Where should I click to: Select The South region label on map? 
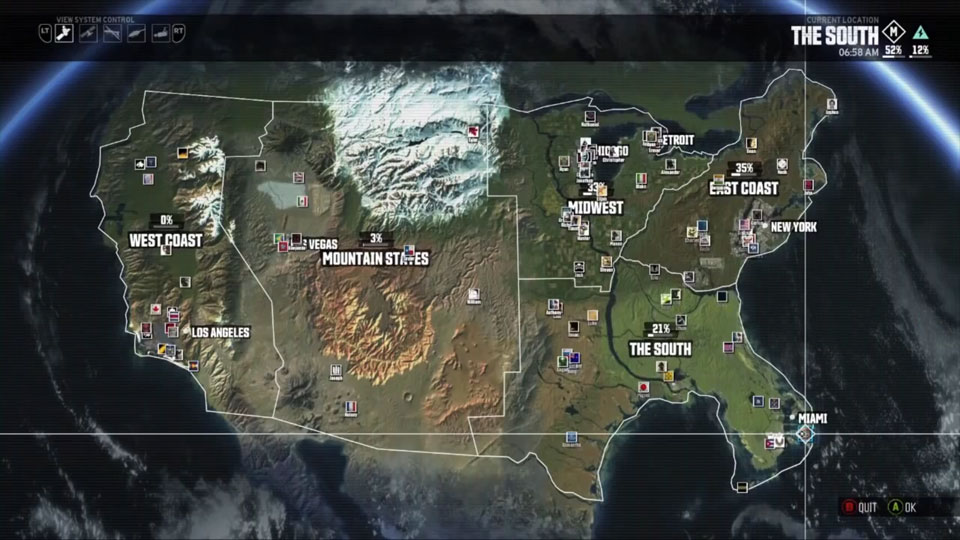coord(659,349)
